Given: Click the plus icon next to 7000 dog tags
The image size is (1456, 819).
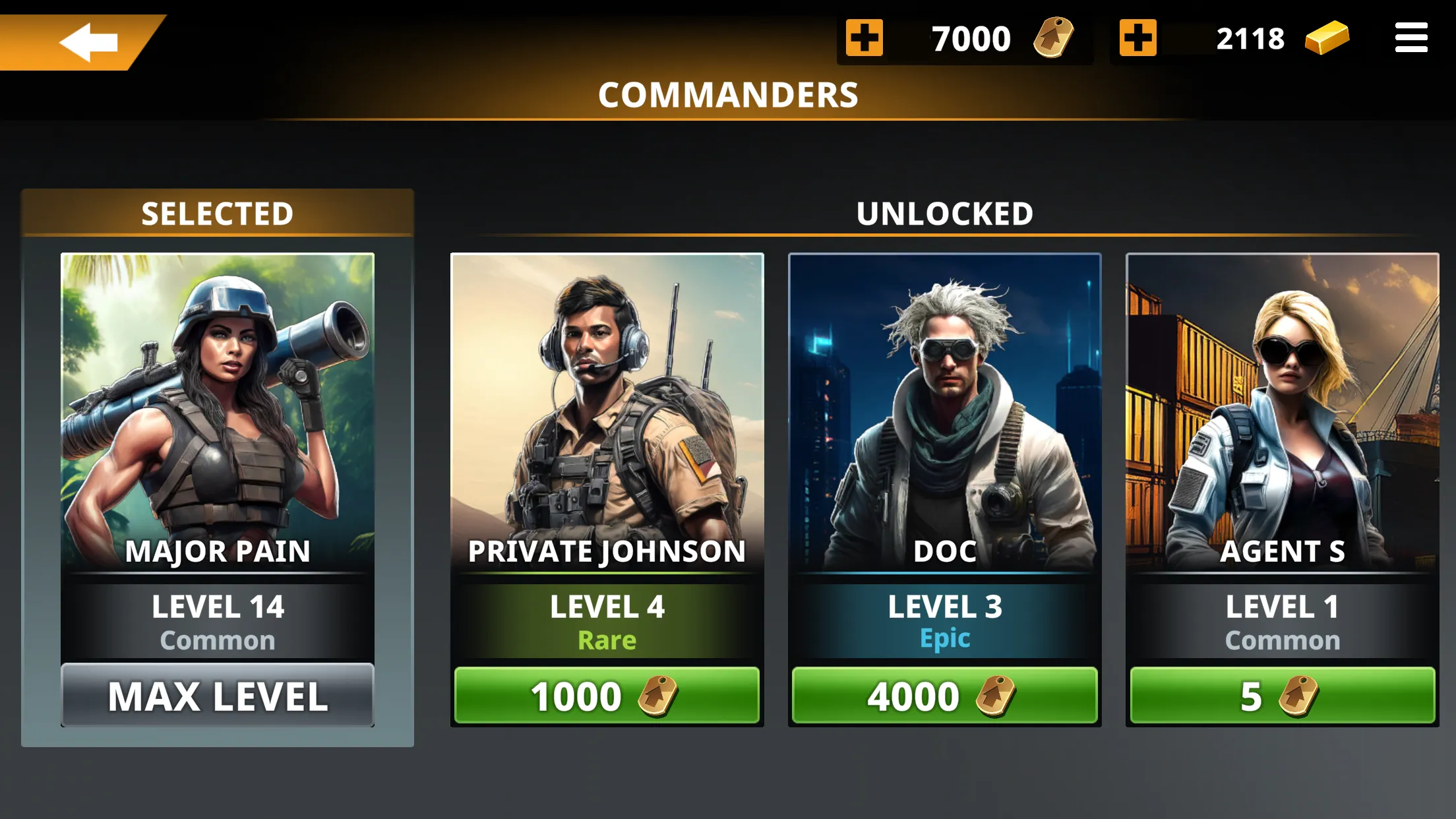Looking at the screenshot, I should (864, 38).
